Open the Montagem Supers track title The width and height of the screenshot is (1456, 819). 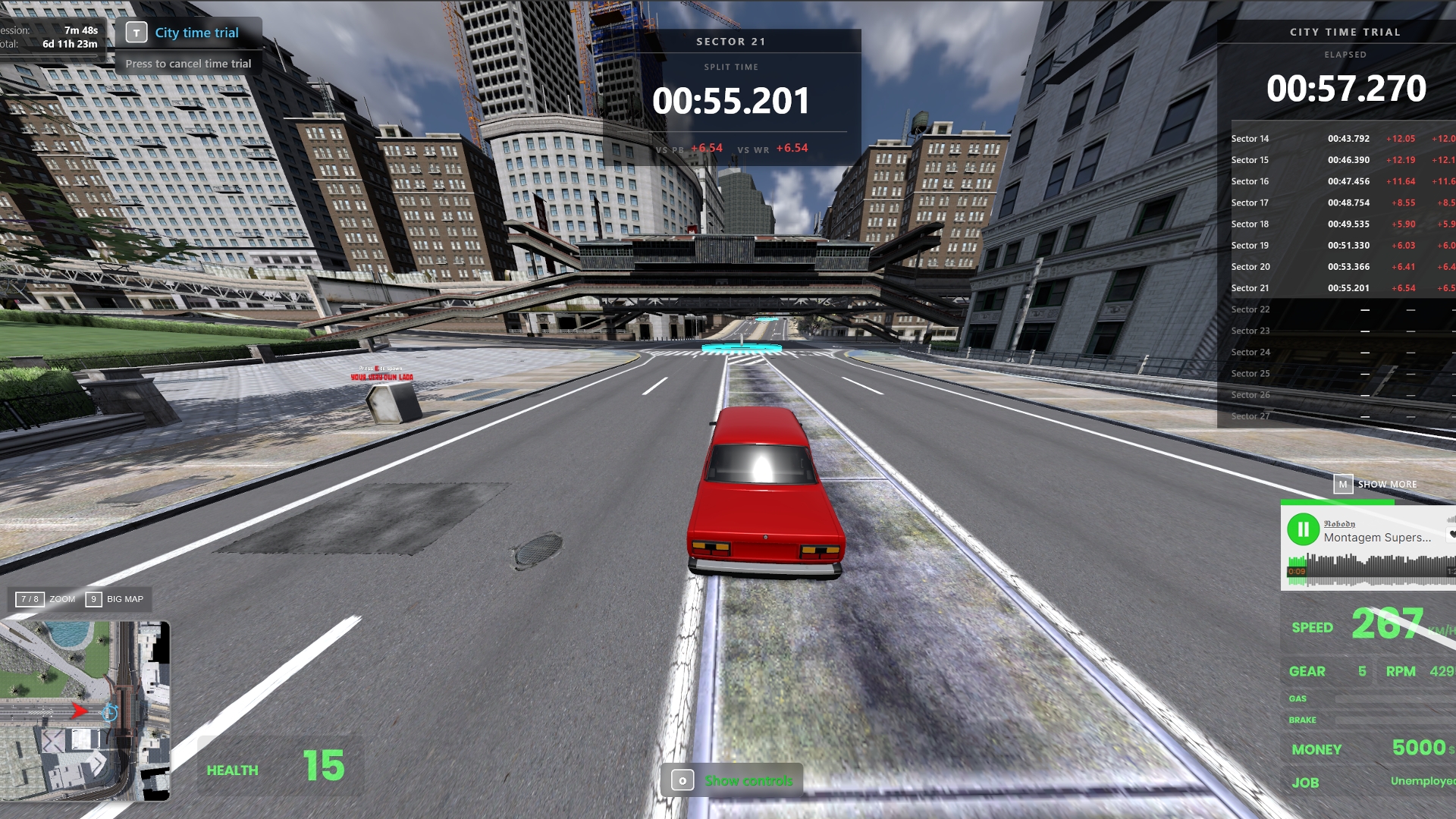tap(1377, 538)
